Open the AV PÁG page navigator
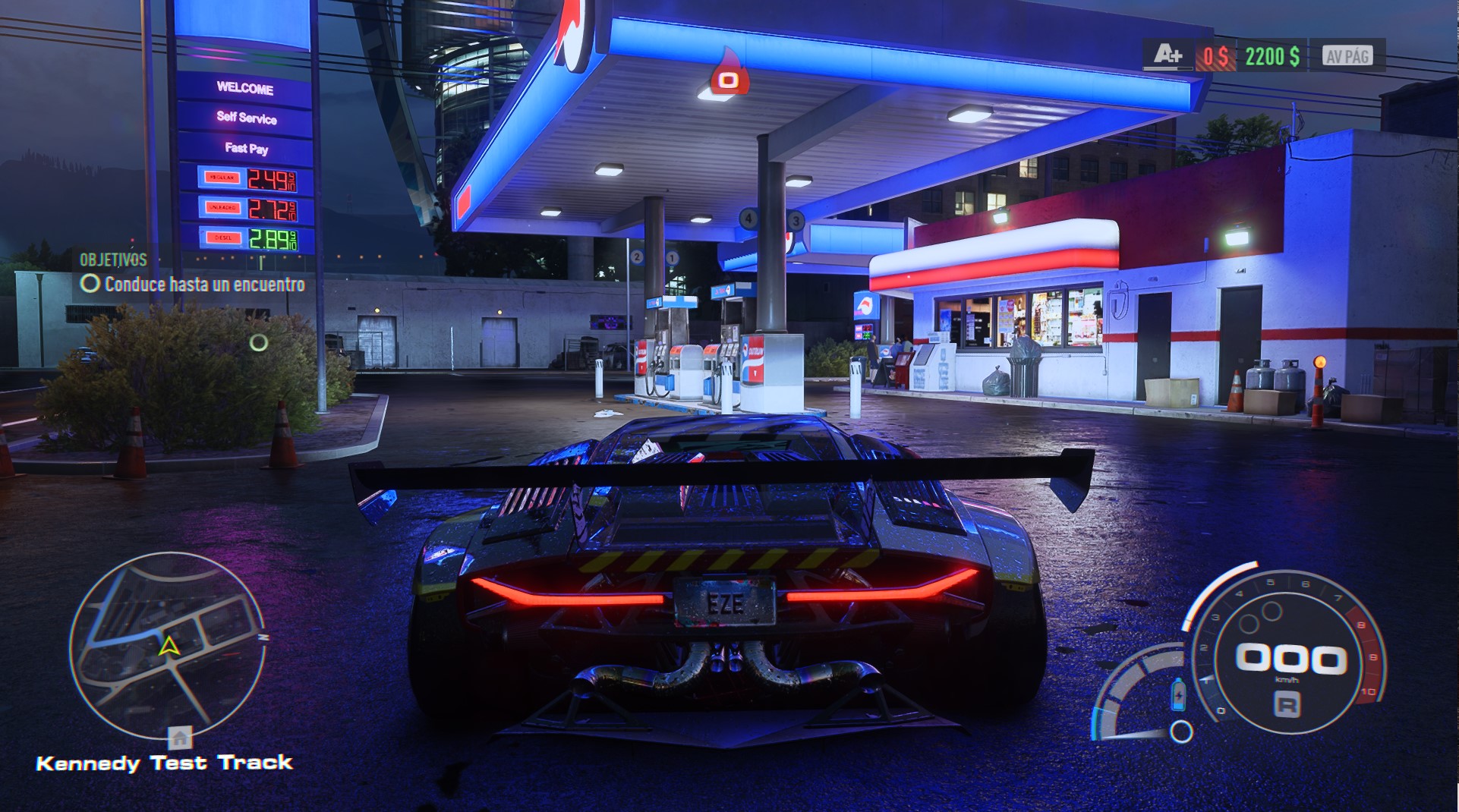This screenshot has width=1459, height=812. (x=1348, y=55)
